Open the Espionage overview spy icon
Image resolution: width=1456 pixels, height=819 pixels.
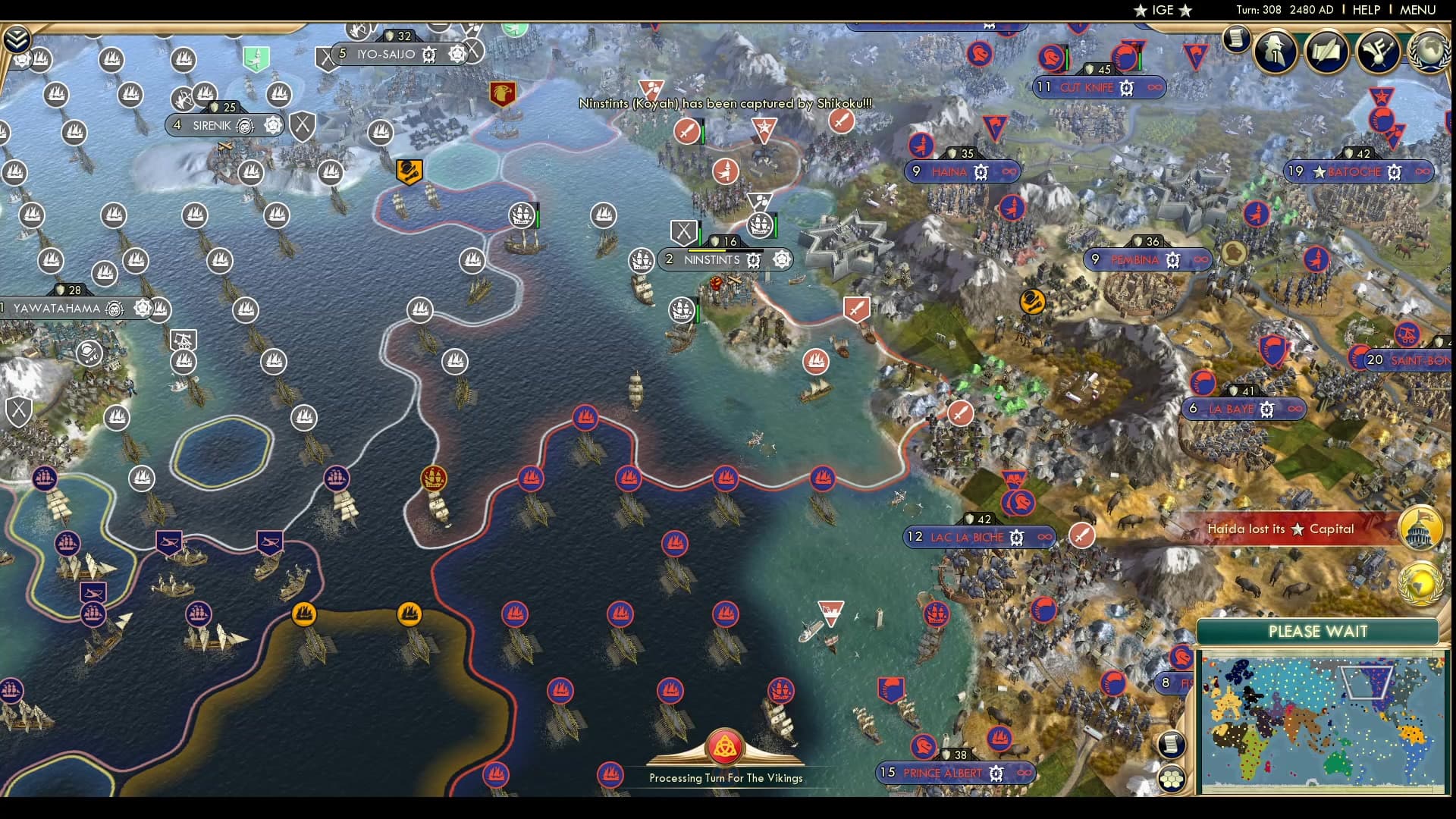[x=1276, y=52]
